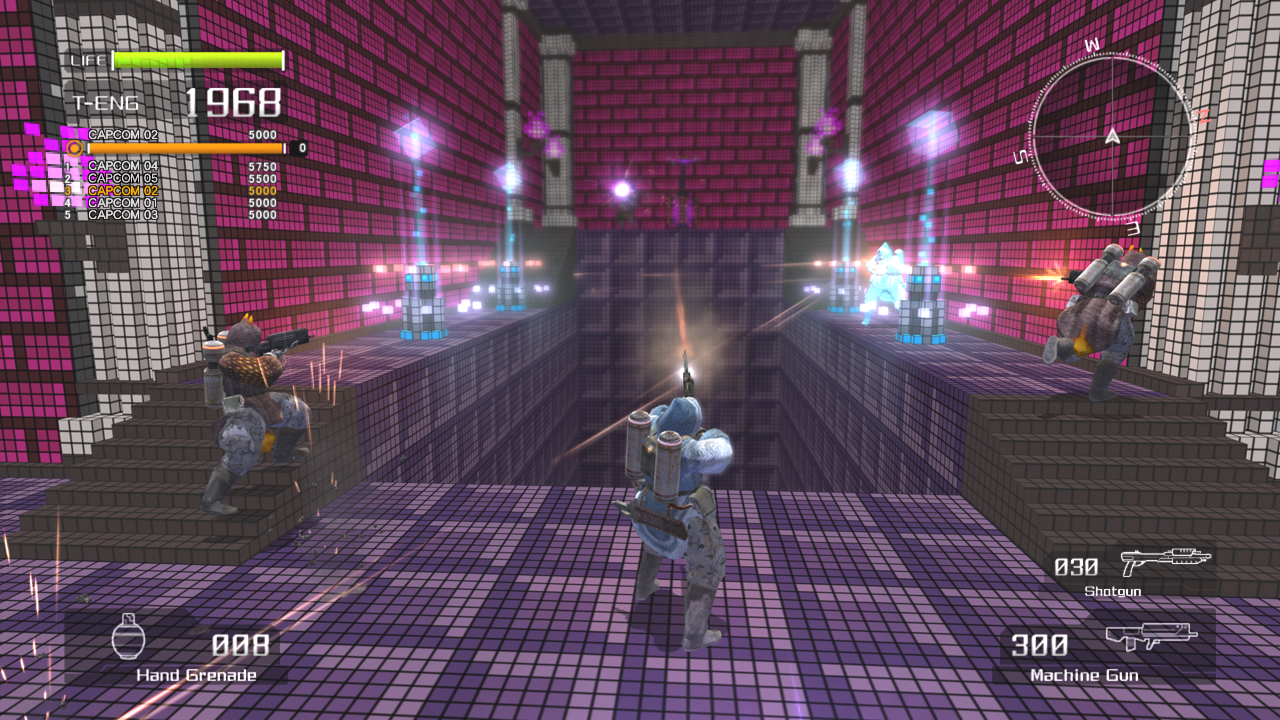Switch to the Shotgun weapon
Screen dimensions: 1280x720
click(1165, 561)
